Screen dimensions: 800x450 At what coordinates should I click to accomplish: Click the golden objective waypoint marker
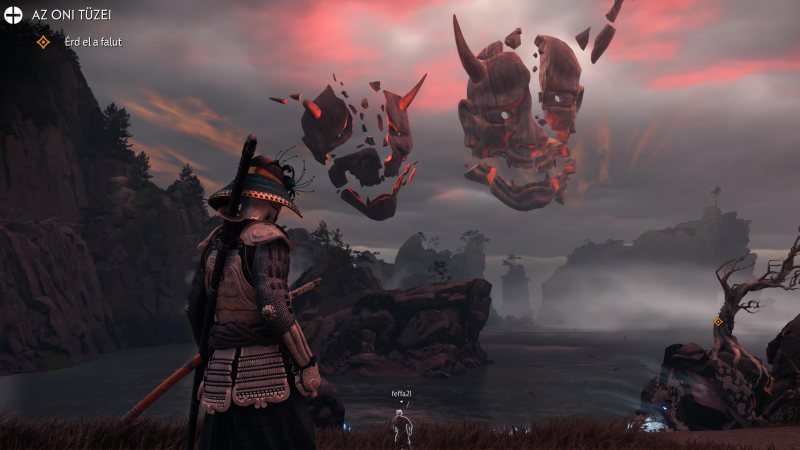pyautogui.click(x=718, y=322)
